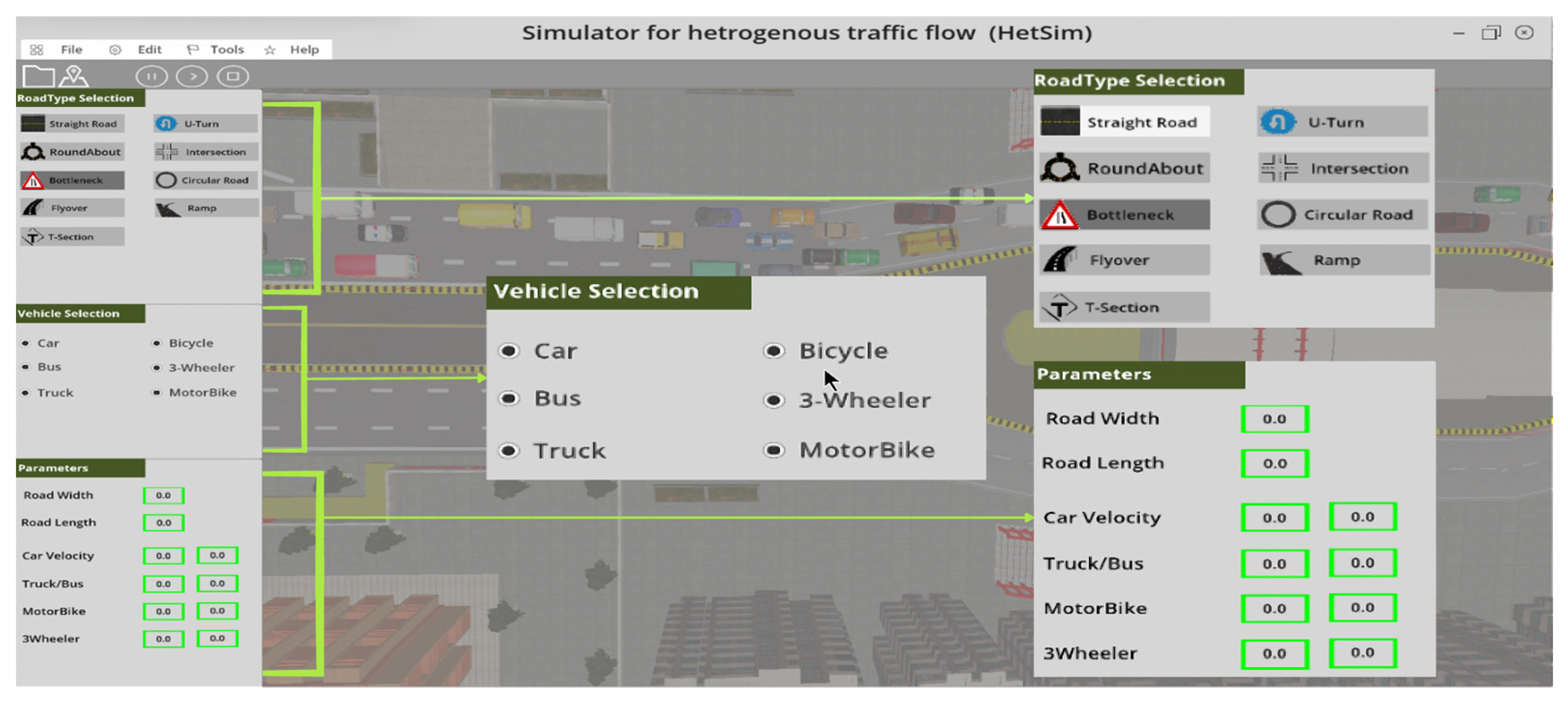Start the simulation with the play button
This screenshot has width=1568, height=703.
pyautogui.click(x=192, y=76)
